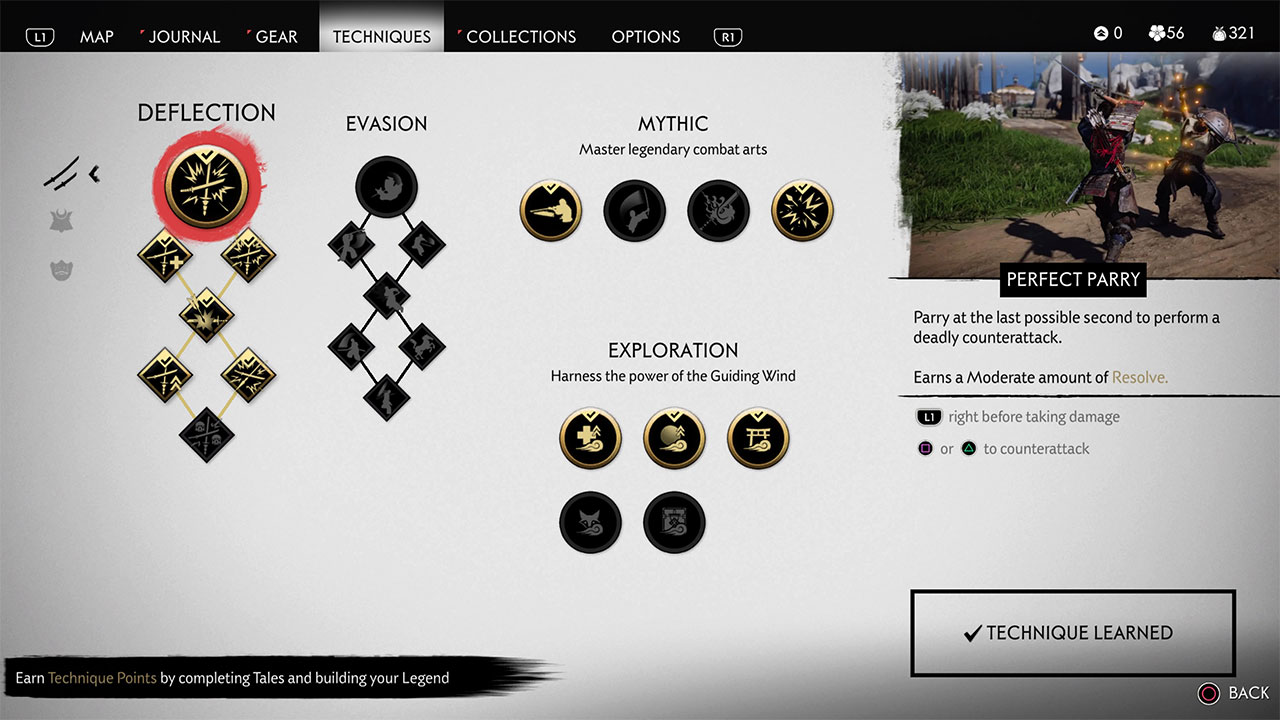Select the torii gate Guiding Wind technique
The height and width of the screenshot is (720, 1280).
(x=759, y=438)
